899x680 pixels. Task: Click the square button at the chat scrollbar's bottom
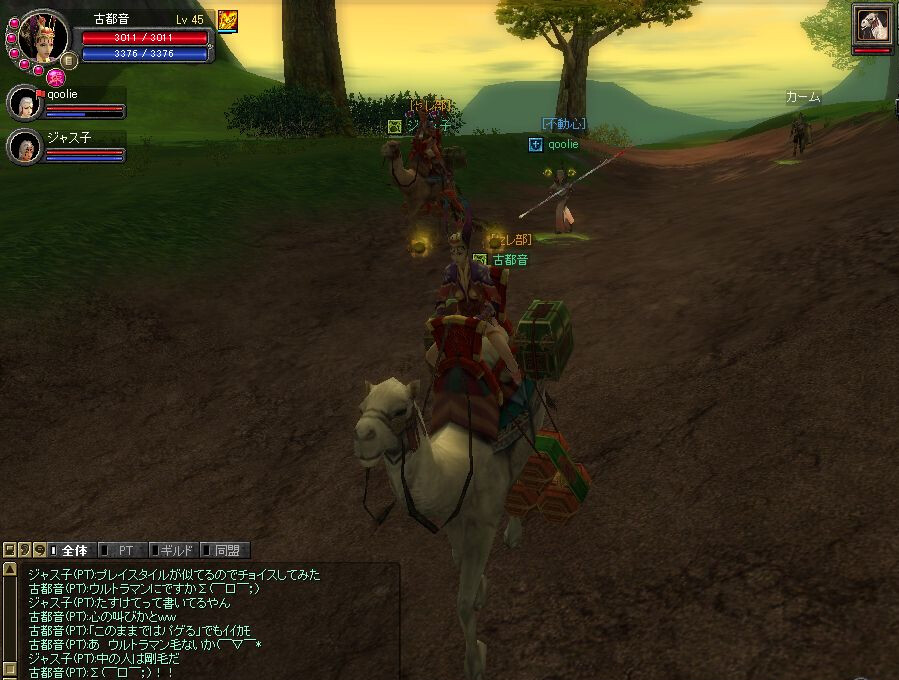pyautogui.click(x=9, y=670)
